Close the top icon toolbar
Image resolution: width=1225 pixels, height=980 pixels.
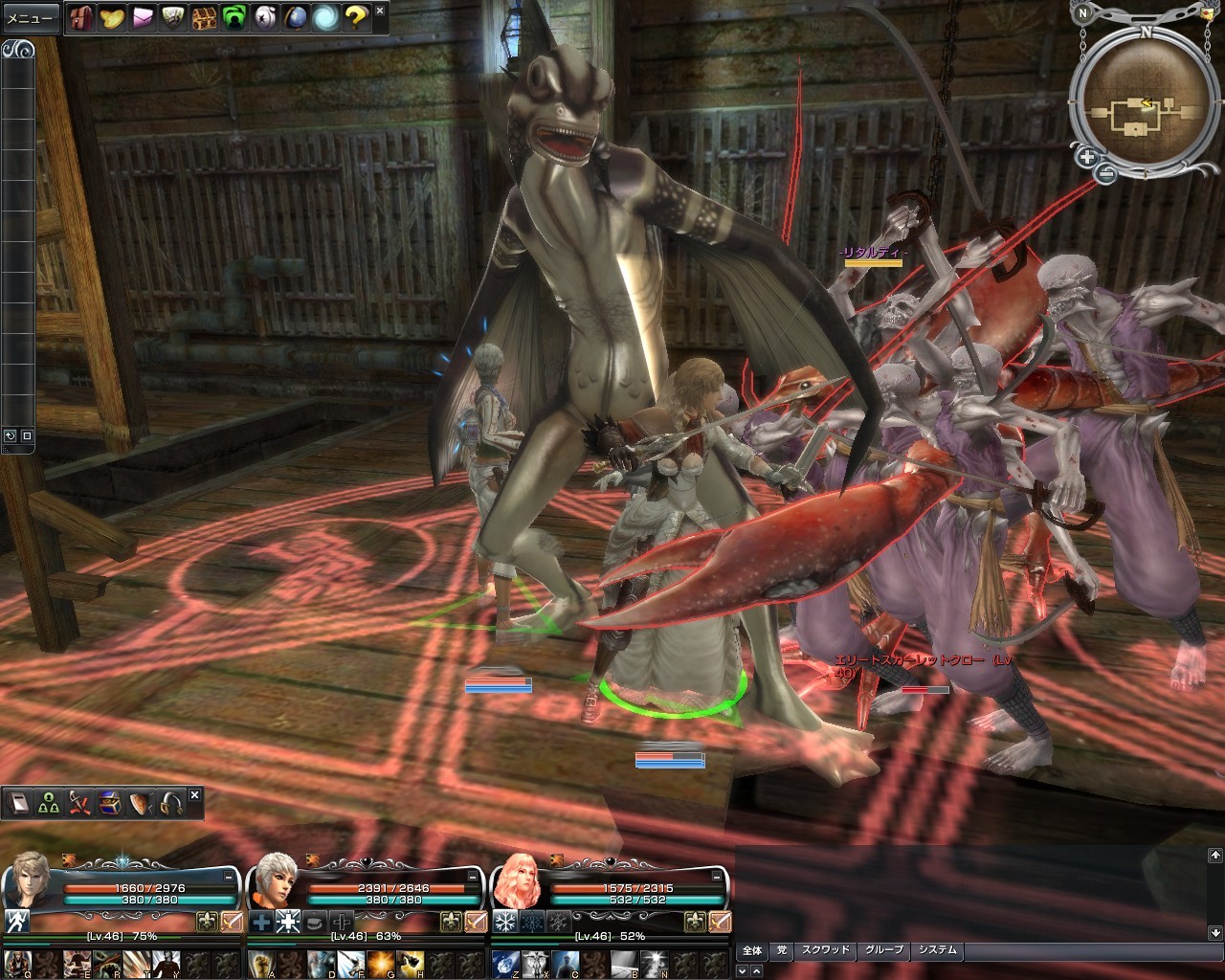click(x=380, y=11)
